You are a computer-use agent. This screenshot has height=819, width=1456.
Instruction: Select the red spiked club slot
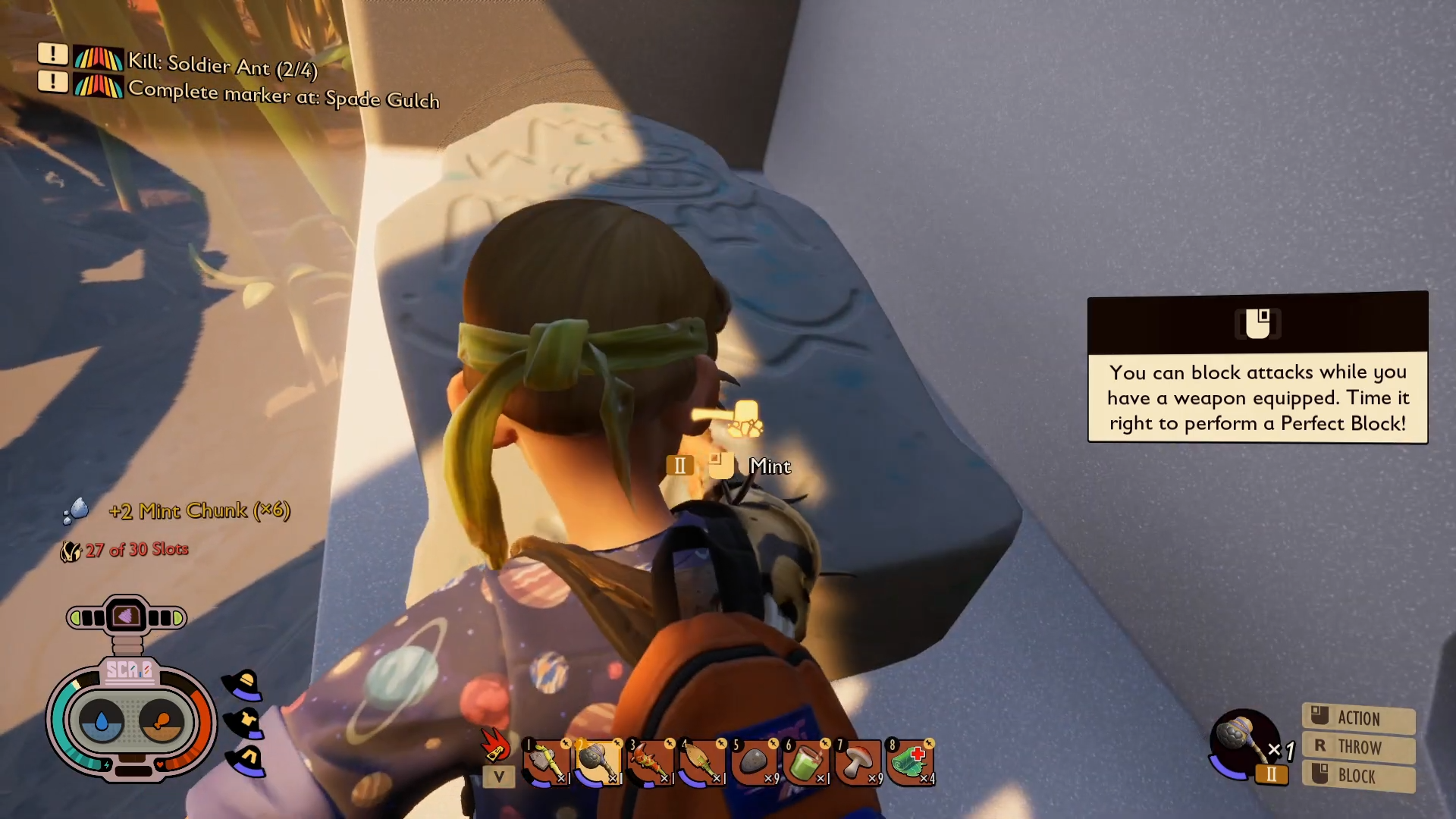point(650,762)
